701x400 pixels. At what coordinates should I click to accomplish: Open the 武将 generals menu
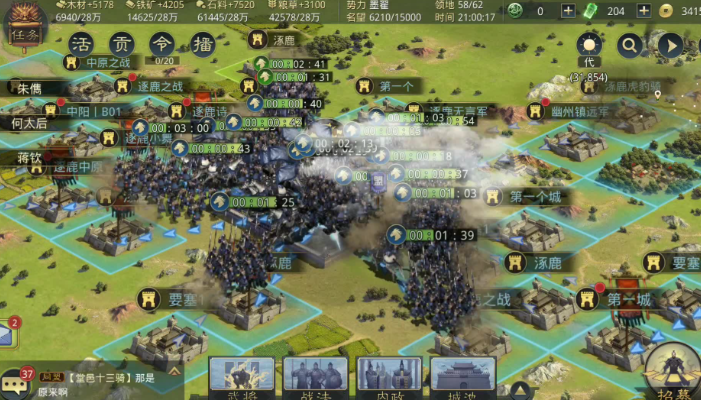pyautogui.click(x=241, y=377)
